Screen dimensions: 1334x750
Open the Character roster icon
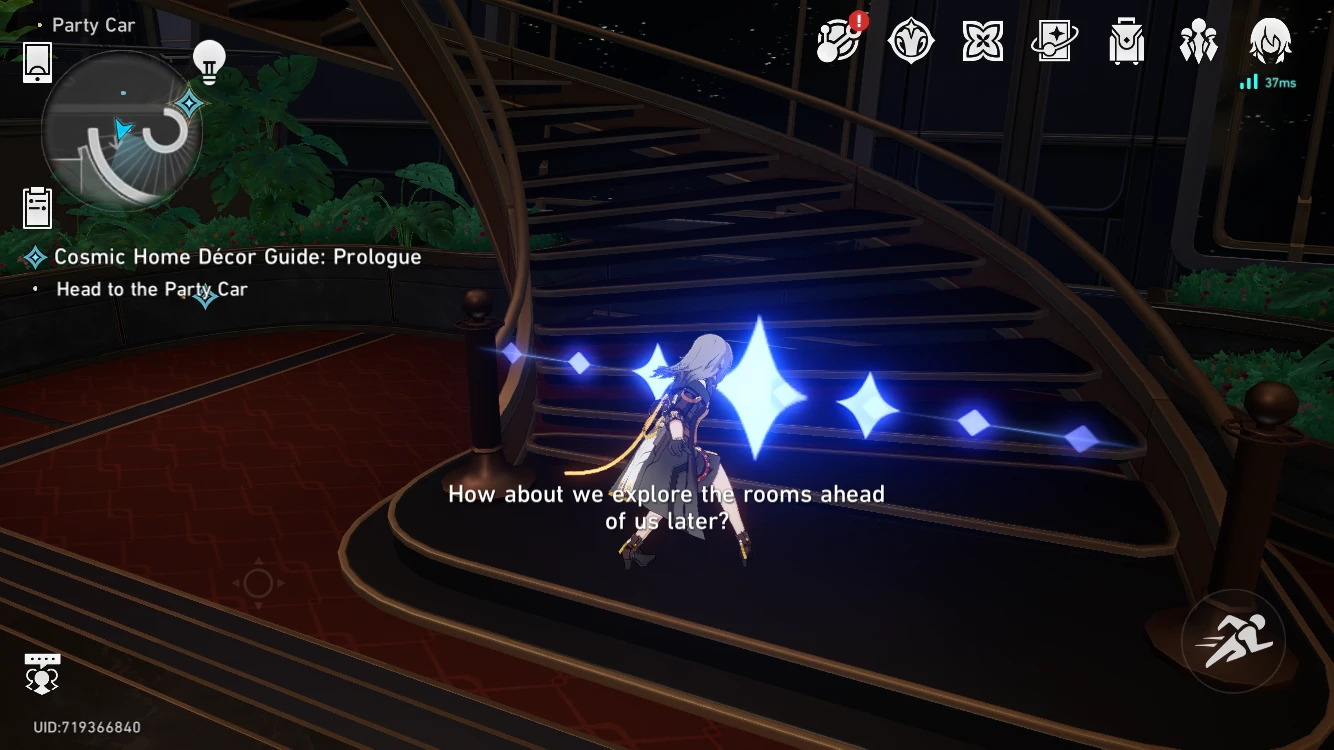(1198, 41)
